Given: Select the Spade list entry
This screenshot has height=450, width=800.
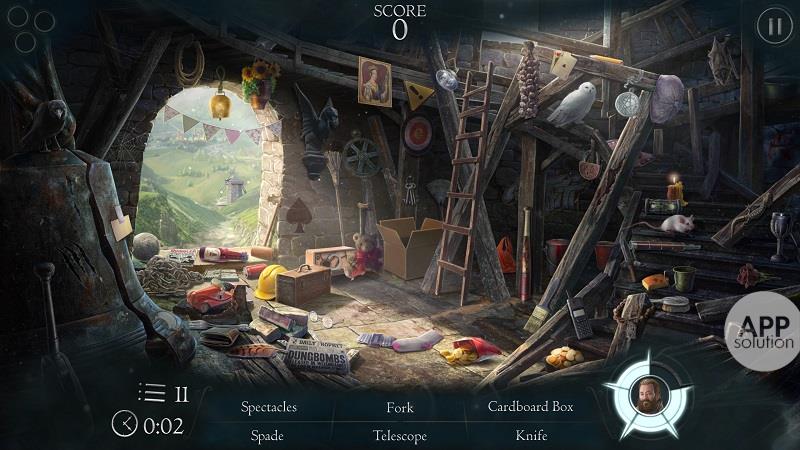Looking at the screenshot, I should [268, 436].
